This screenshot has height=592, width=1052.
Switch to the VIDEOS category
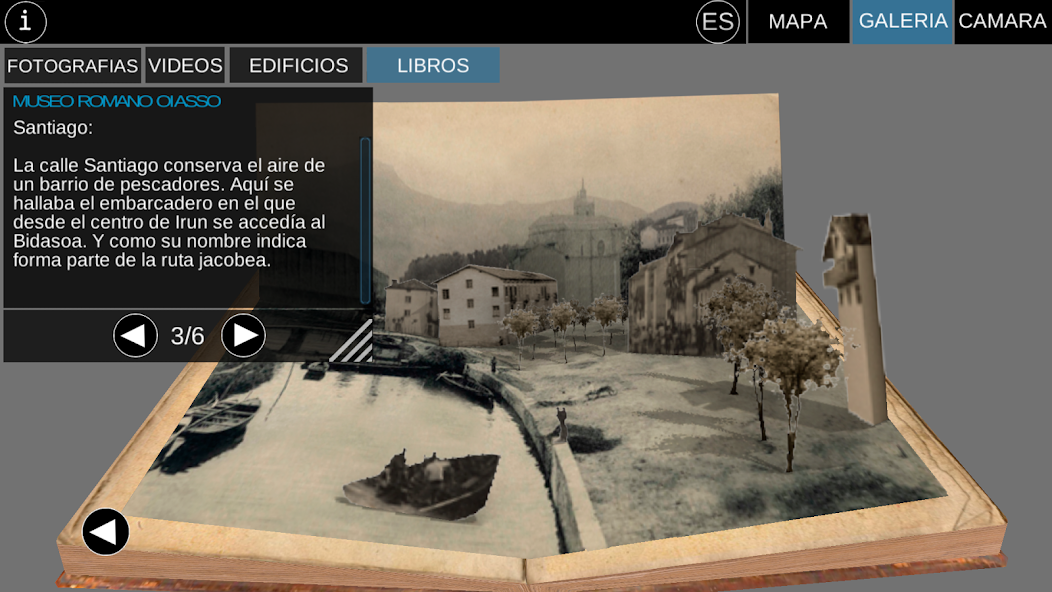click(x=185, y=66)
